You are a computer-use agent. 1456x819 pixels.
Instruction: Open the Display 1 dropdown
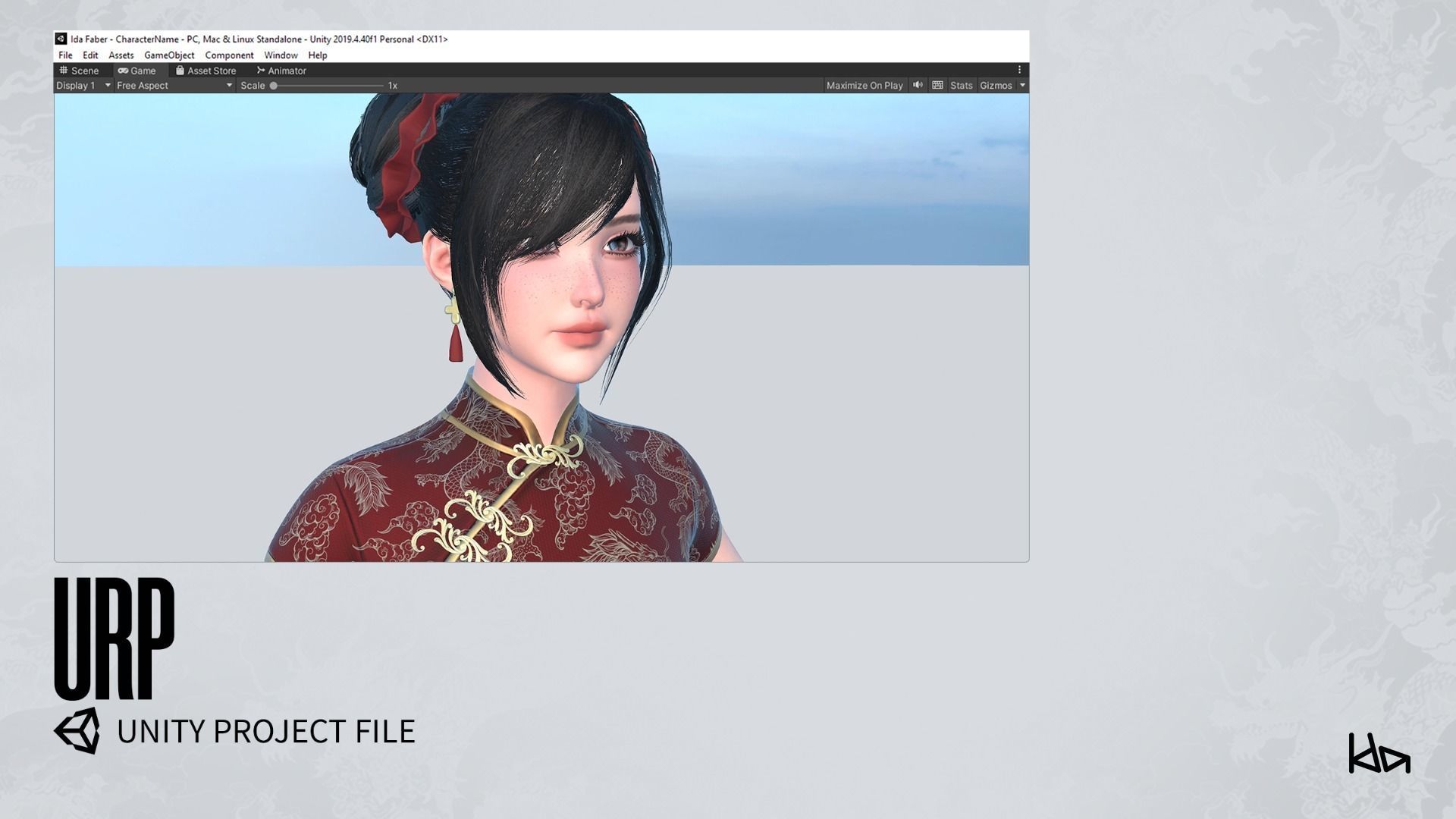[x=82, y=85]
